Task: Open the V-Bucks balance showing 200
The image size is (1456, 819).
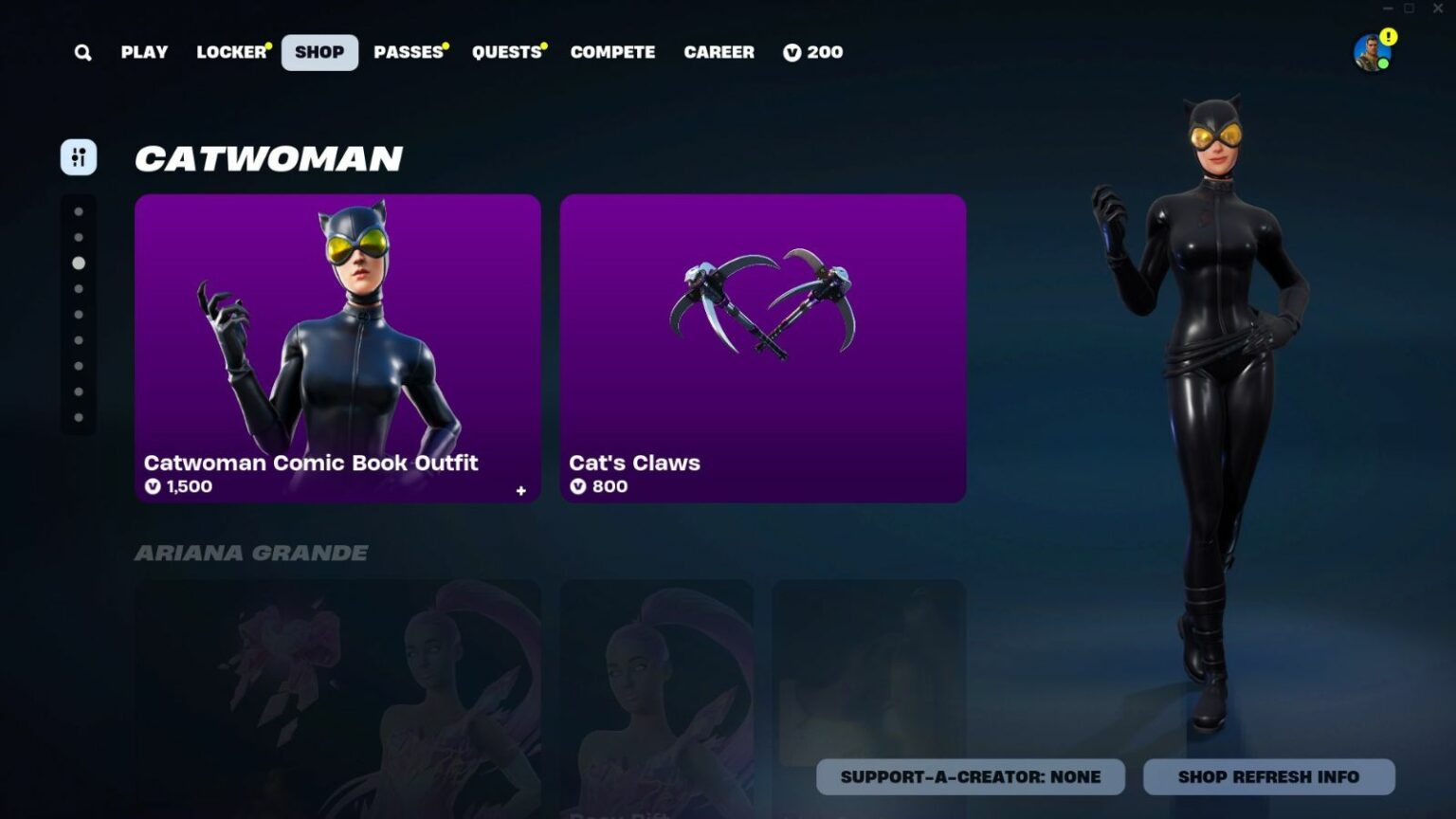Action: (x=812, y=52)
